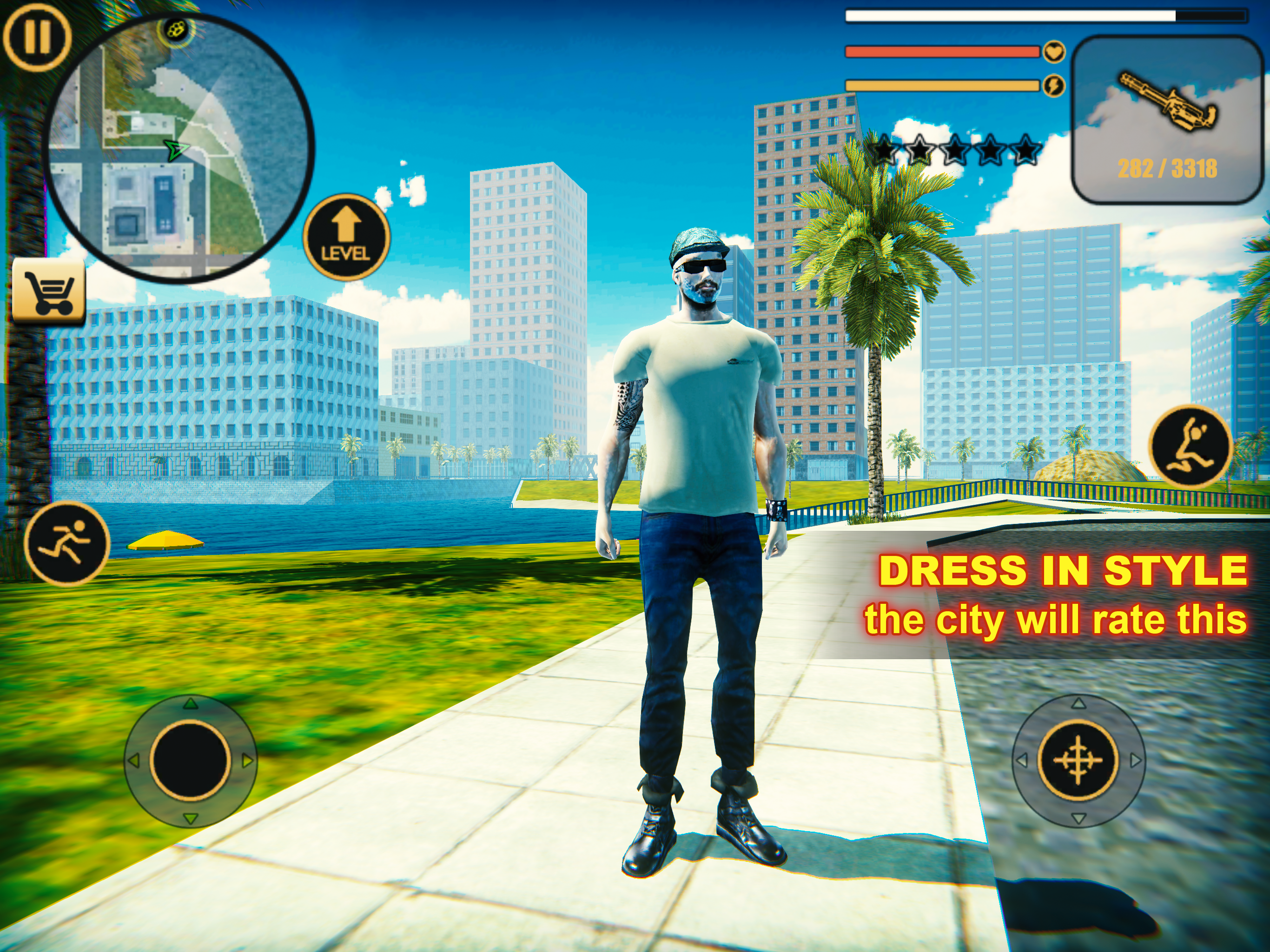Tap the crosshair aim button

coord(1078,760)
